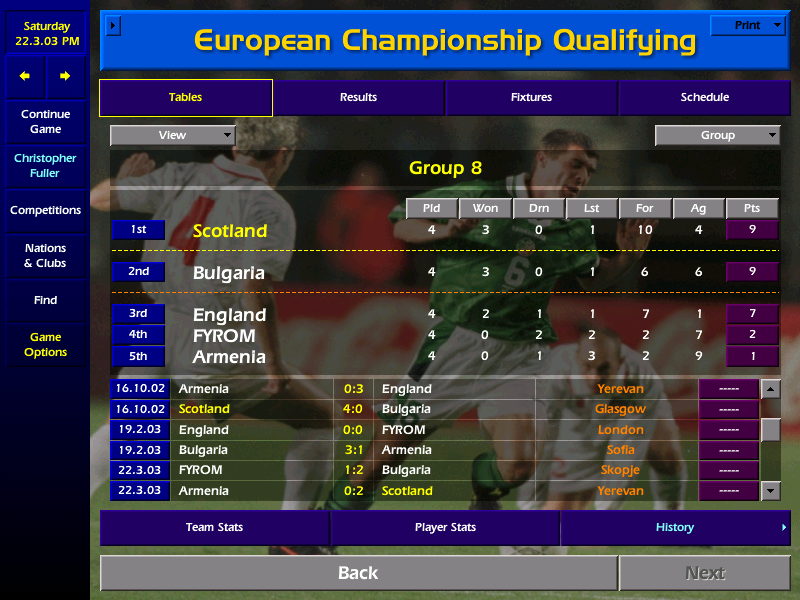Switch to the Results tab

(x=358, y=98)
